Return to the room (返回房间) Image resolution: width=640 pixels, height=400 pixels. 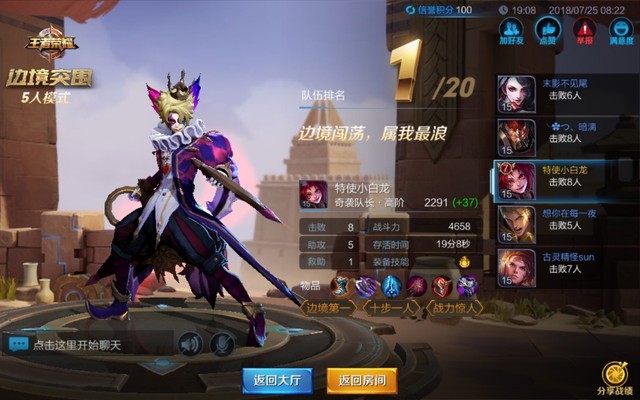tap(362, 380)
